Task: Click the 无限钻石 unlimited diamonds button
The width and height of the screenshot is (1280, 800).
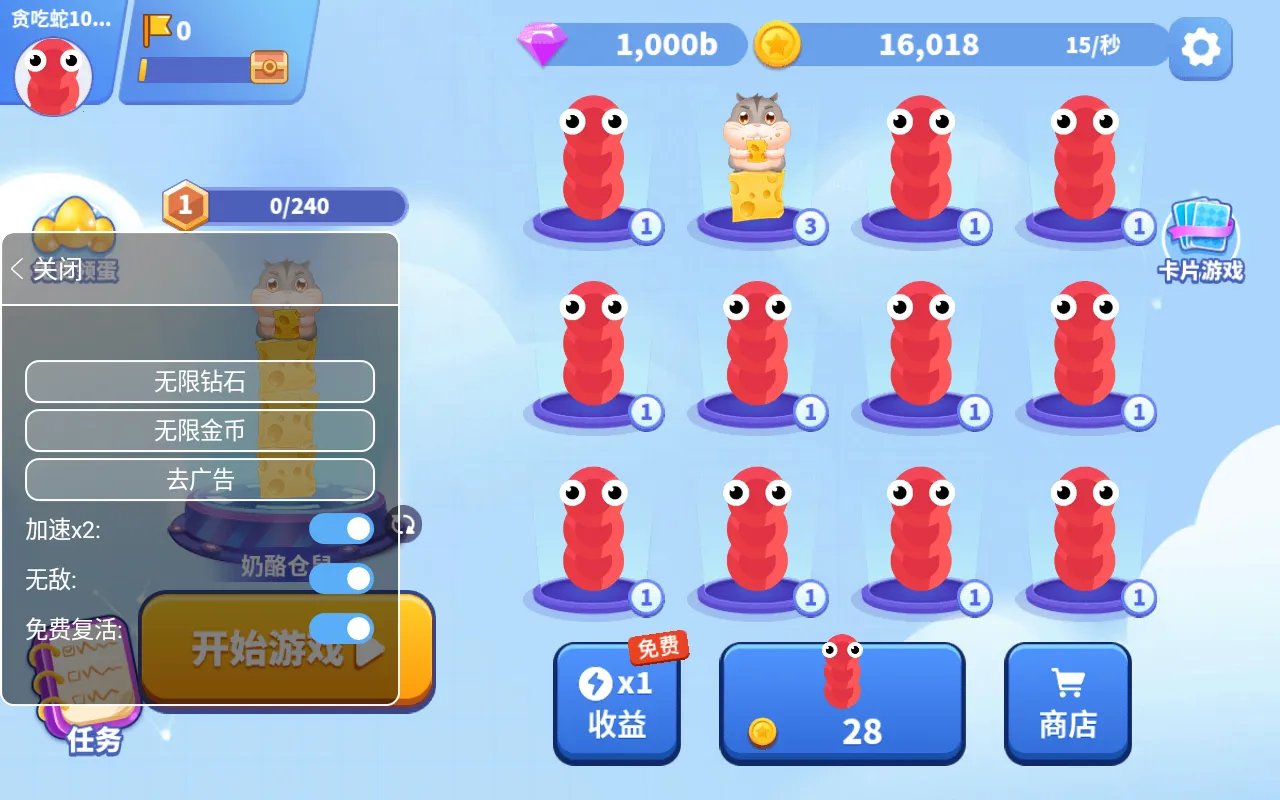Action: point(199,381)
